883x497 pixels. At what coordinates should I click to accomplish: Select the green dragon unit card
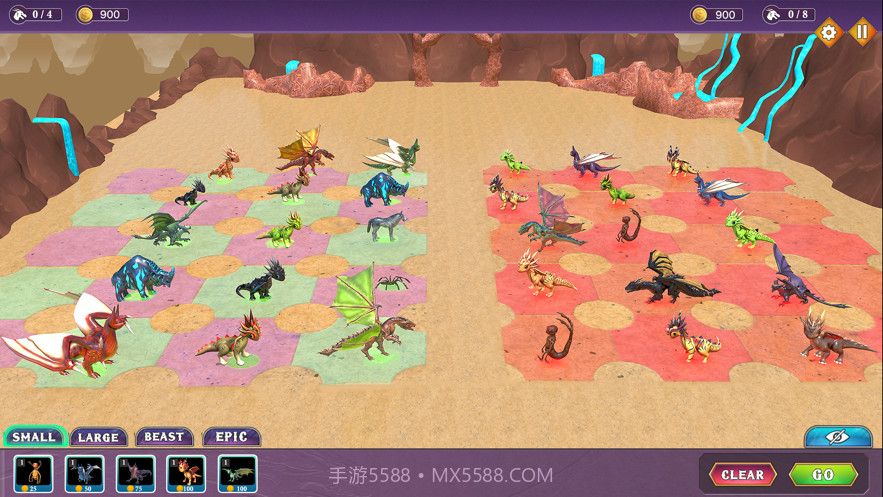[237, 473]
